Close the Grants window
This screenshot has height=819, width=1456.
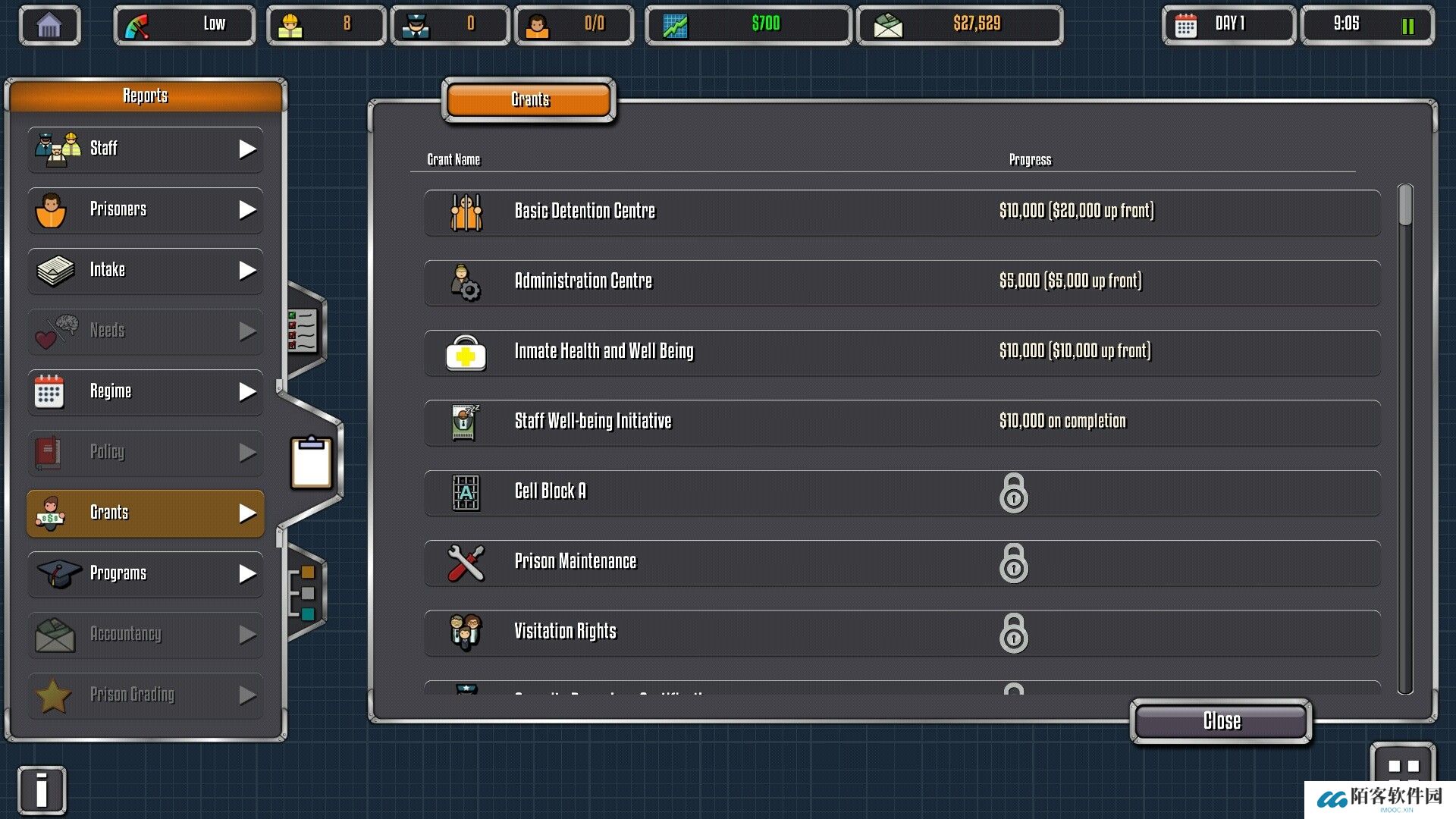click(1221, 720)
